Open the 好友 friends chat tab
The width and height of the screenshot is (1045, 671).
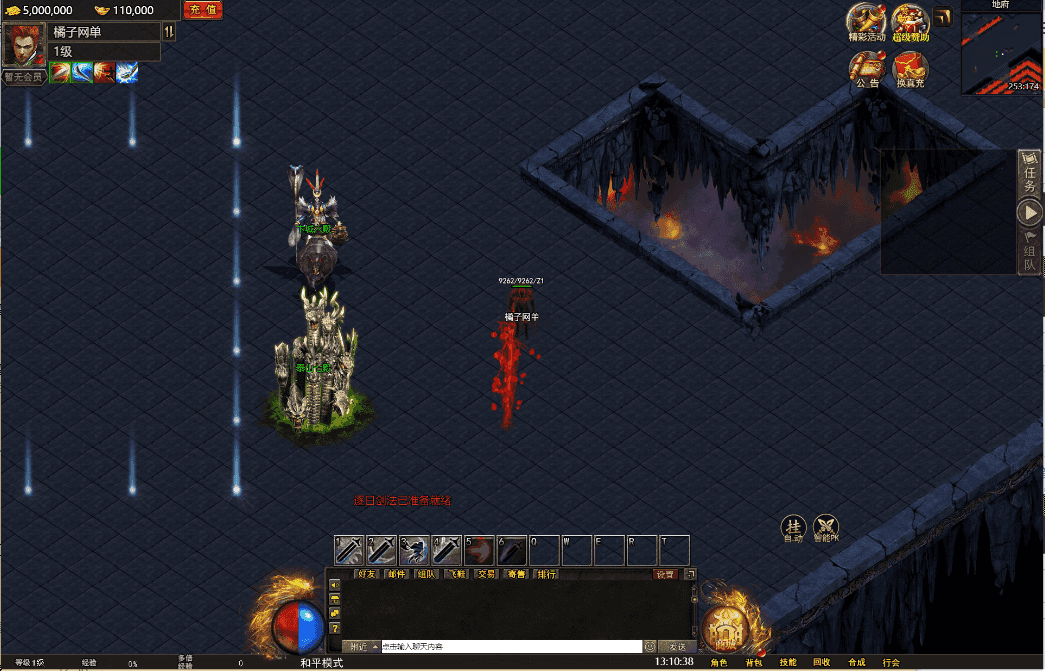(367, 574)
